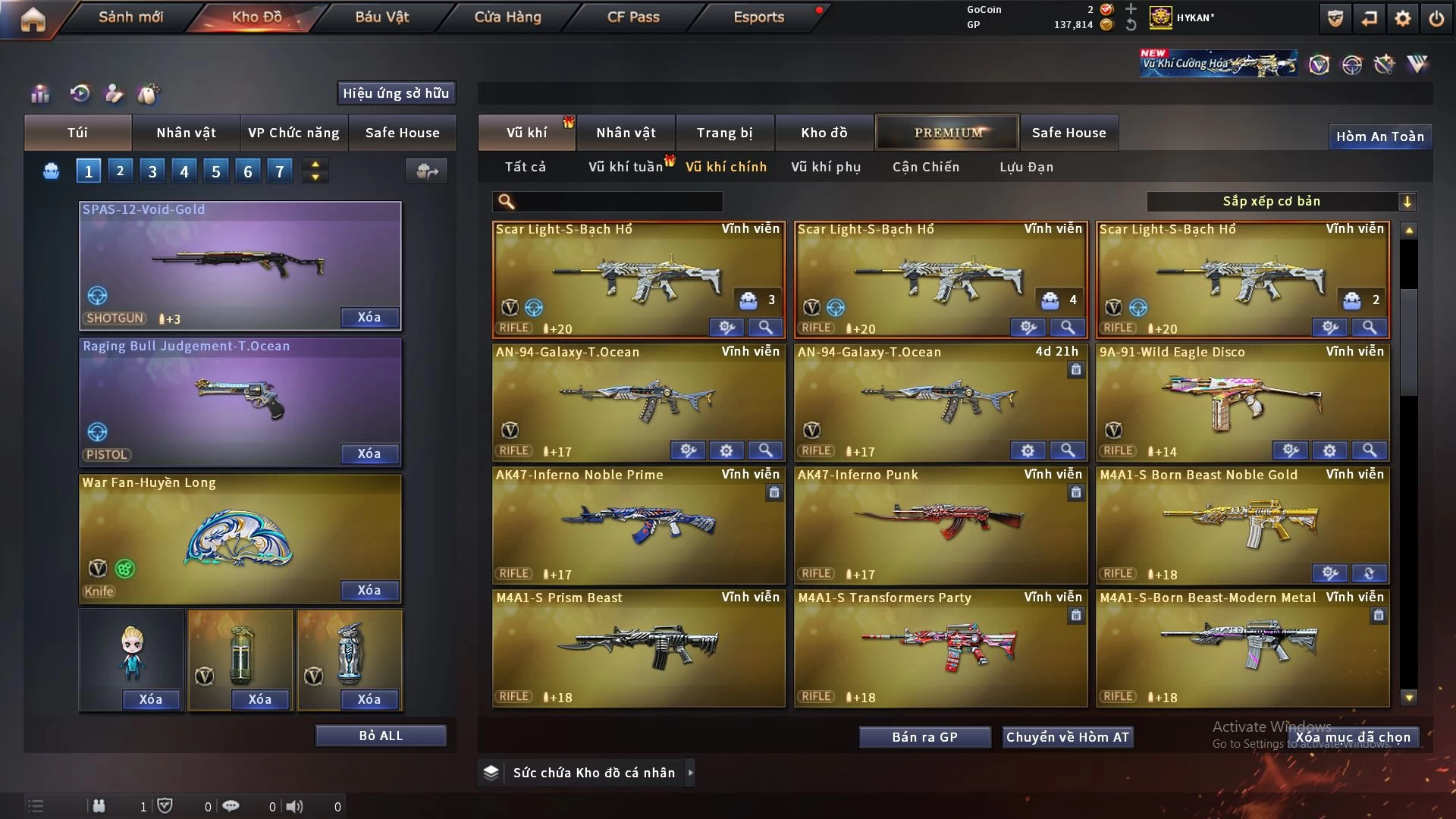
Task: Switch to the Nhân vật bag tab
Action: [186, 133]
